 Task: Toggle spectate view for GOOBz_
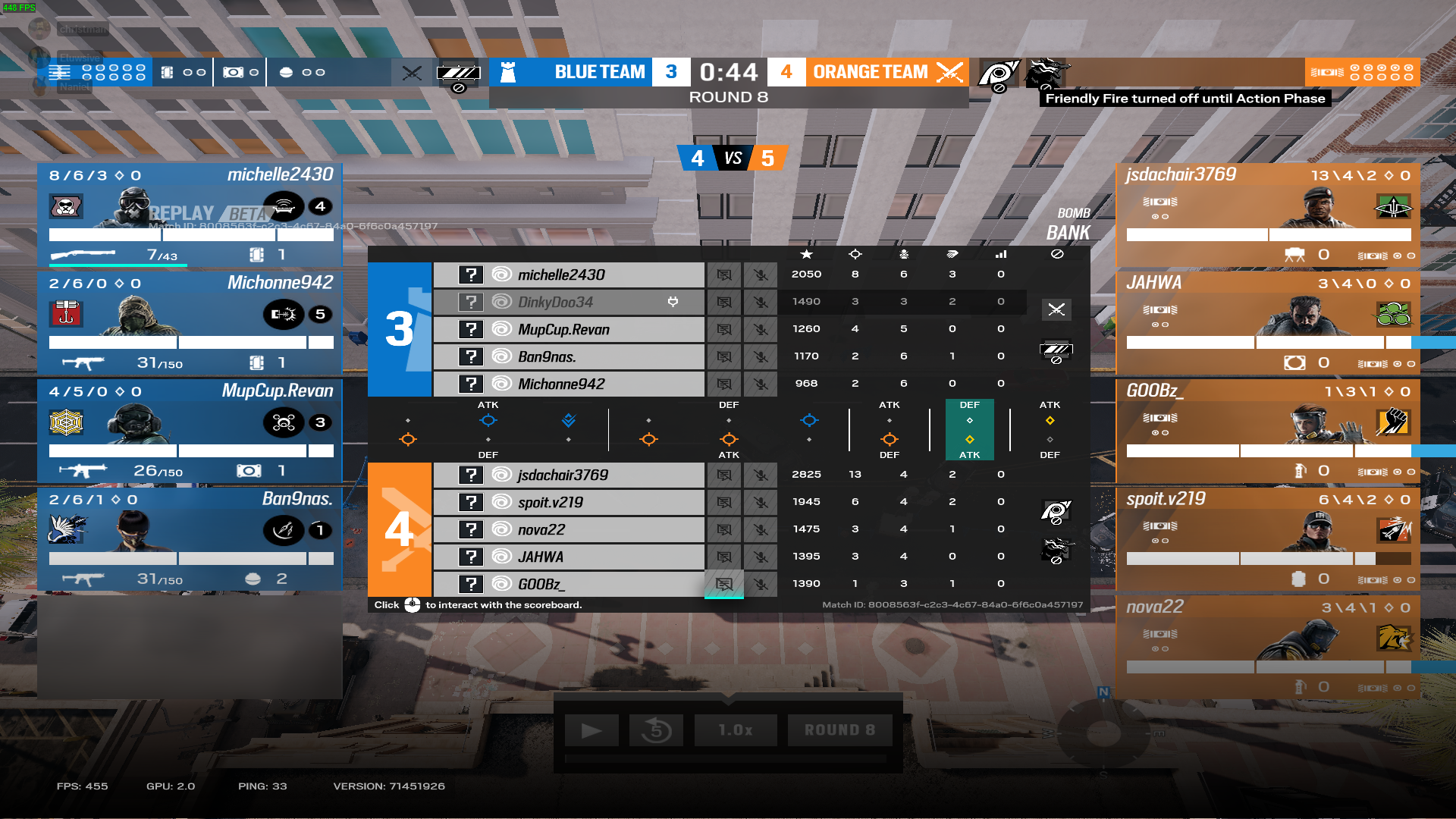pos(724,584)
